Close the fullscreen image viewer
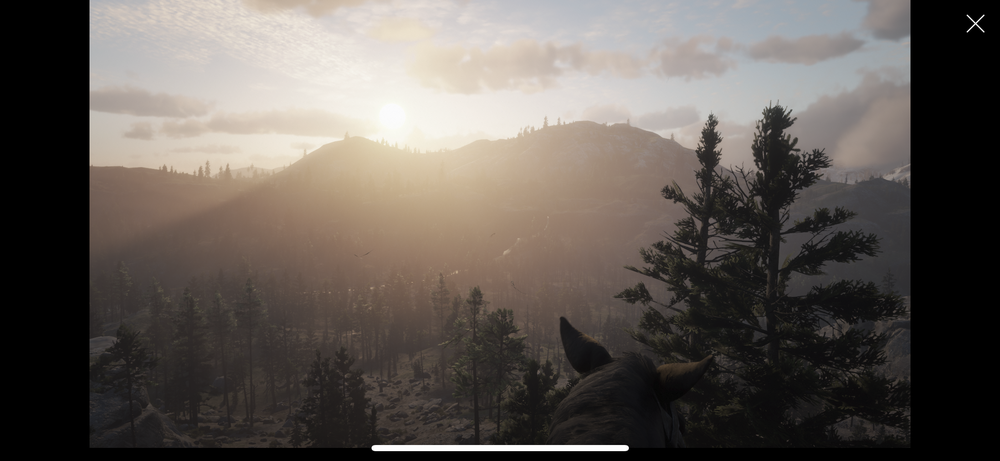The width and height of the screenshot is (1000, 461). [x=975, y=24]
